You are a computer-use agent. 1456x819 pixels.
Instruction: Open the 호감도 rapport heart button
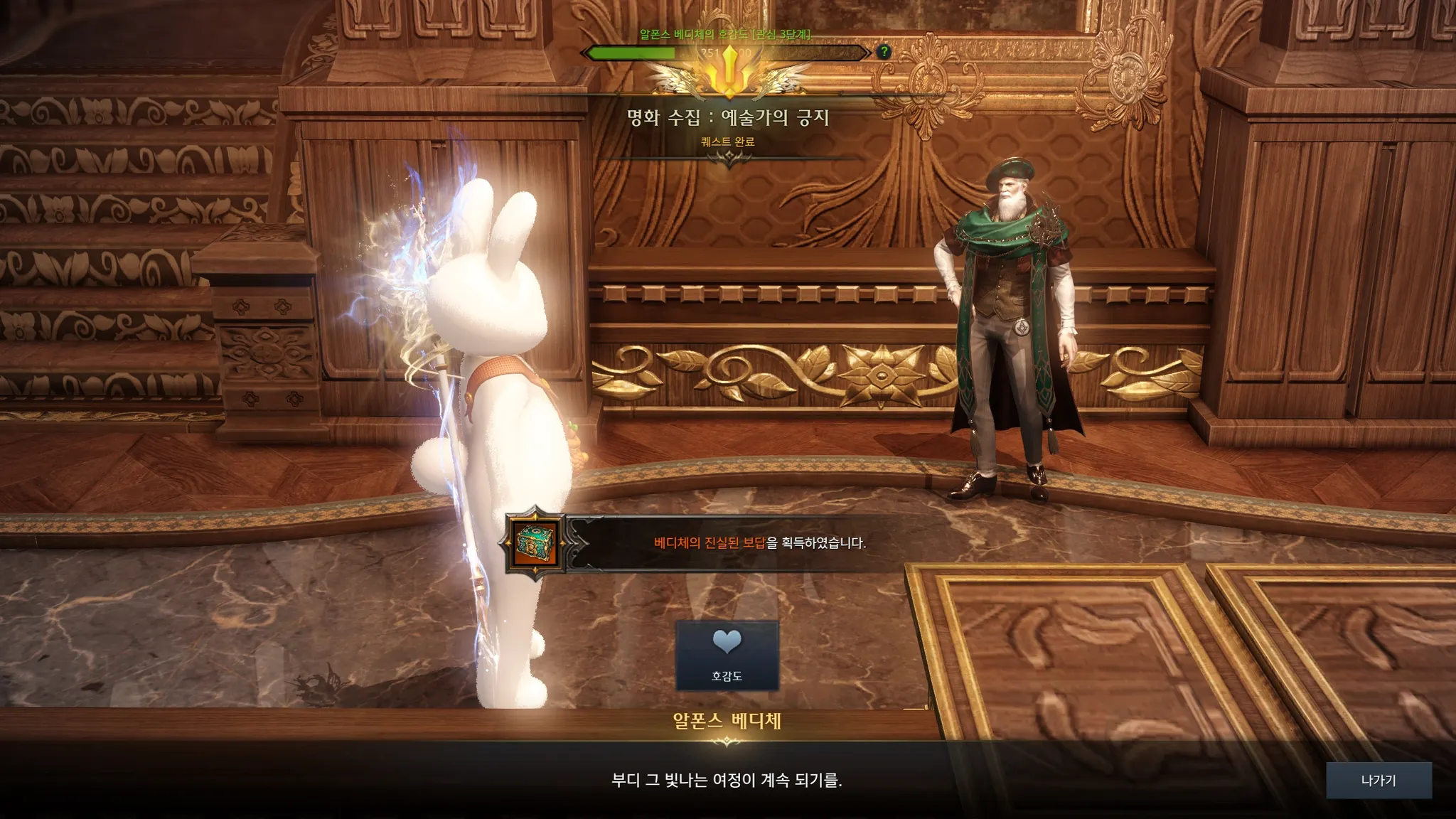(727, 655)
